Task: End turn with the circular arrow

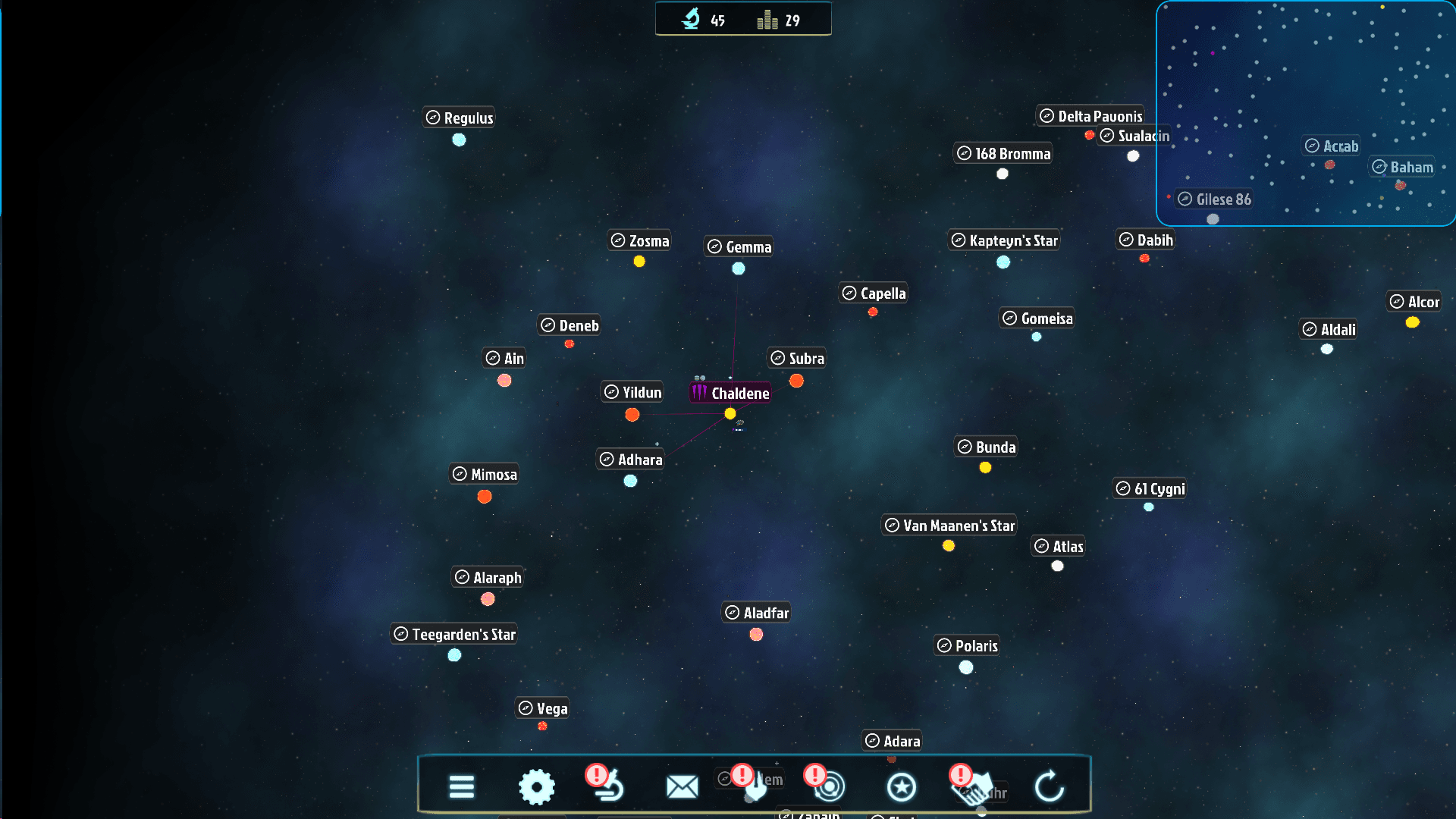Action: (1050, 786)
